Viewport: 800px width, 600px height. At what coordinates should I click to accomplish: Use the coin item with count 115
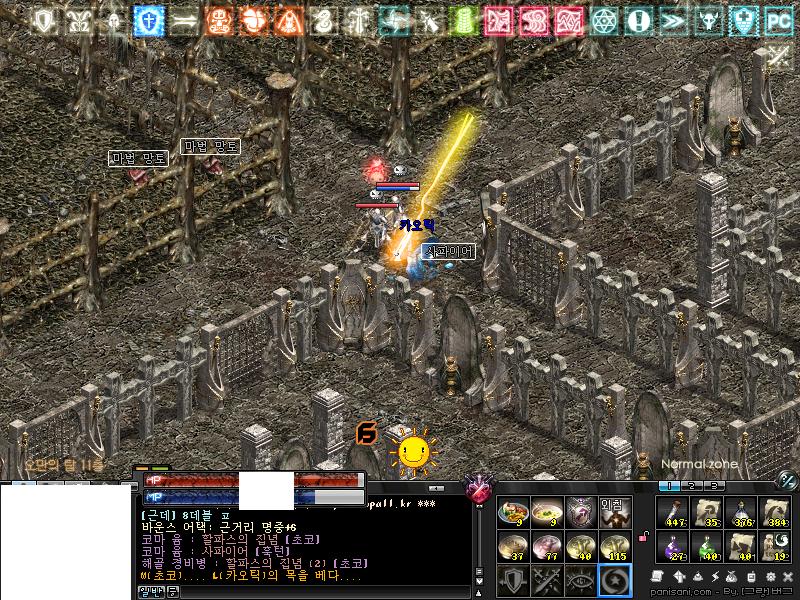pyautogui.click(x=612, y=546)
